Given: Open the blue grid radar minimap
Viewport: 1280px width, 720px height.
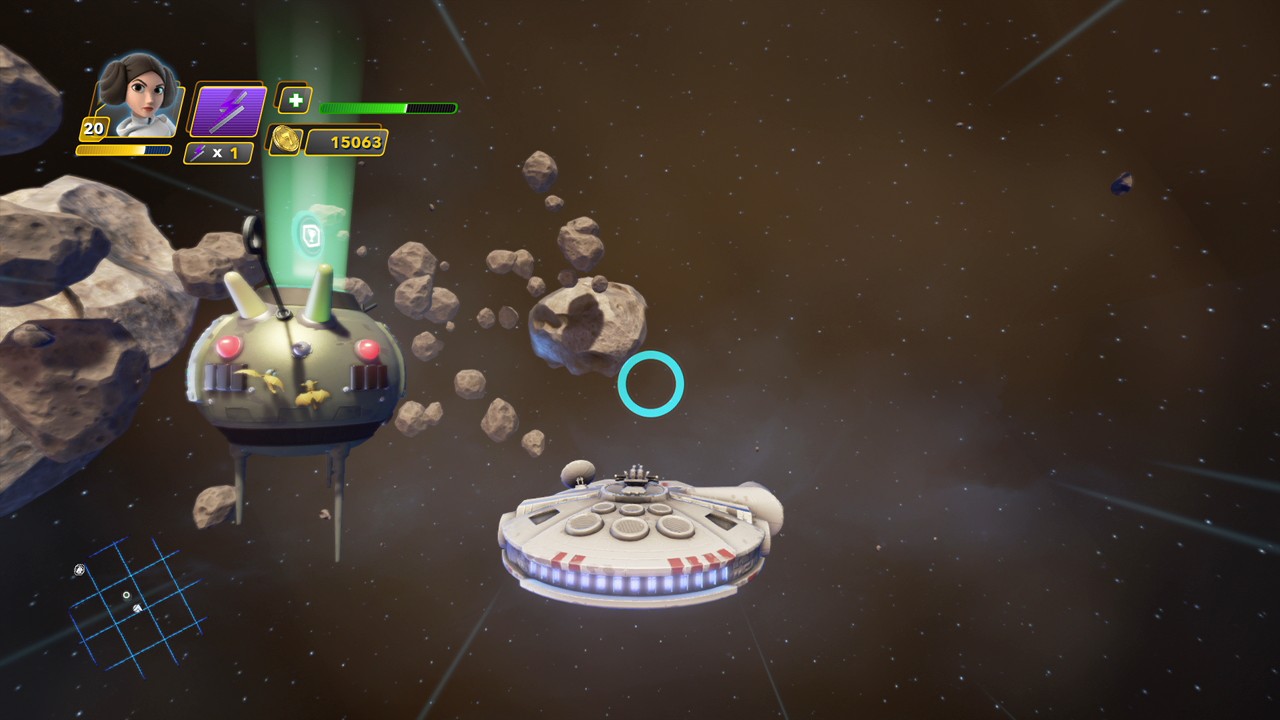Looking at the screenshot, I should (136, 601).
